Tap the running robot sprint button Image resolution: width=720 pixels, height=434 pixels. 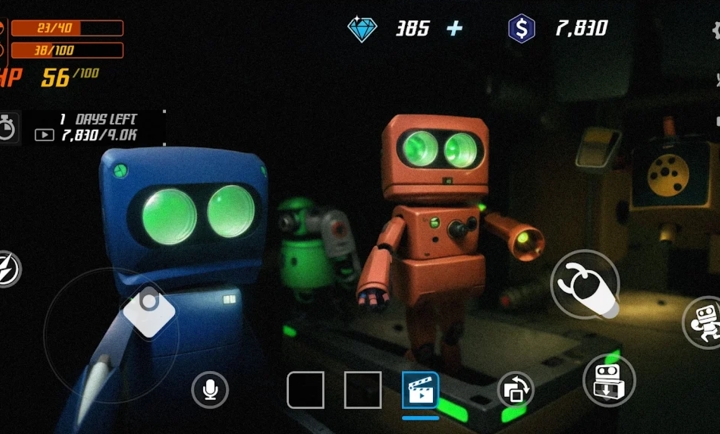tap(703, 322)
